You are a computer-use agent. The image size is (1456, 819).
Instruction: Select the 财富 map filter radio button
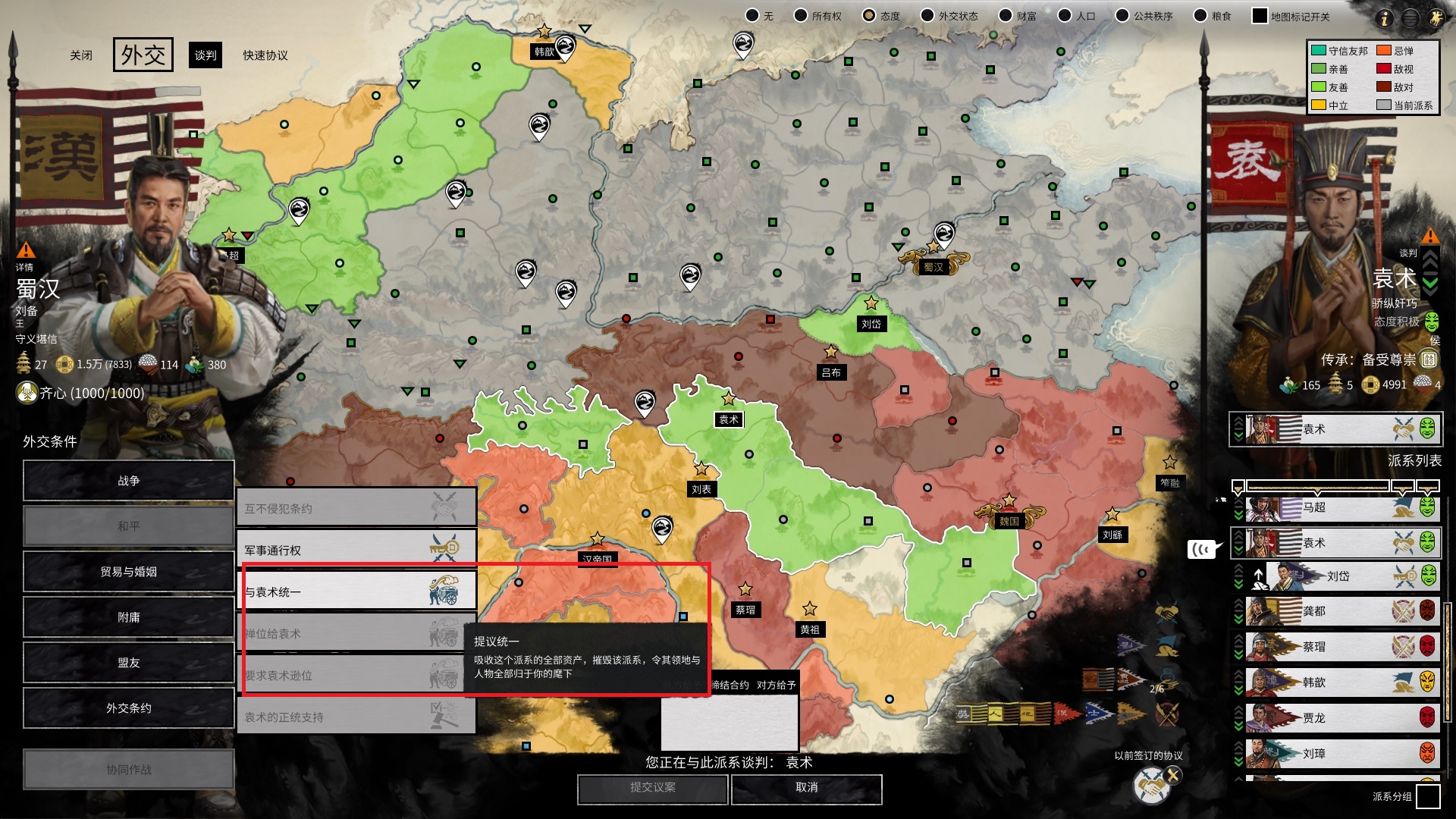click(x=1005, y=14)
